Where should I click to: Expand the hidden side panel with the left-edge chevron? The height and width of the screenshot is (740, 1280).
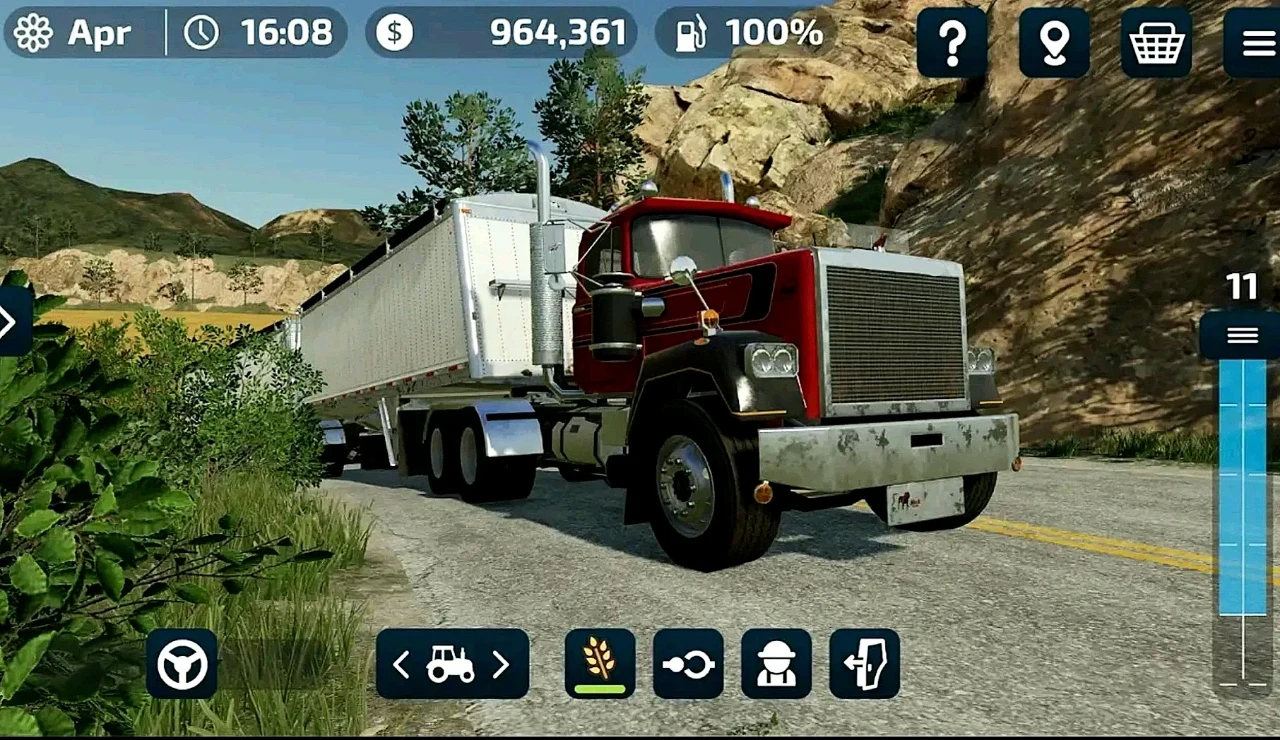8,322
